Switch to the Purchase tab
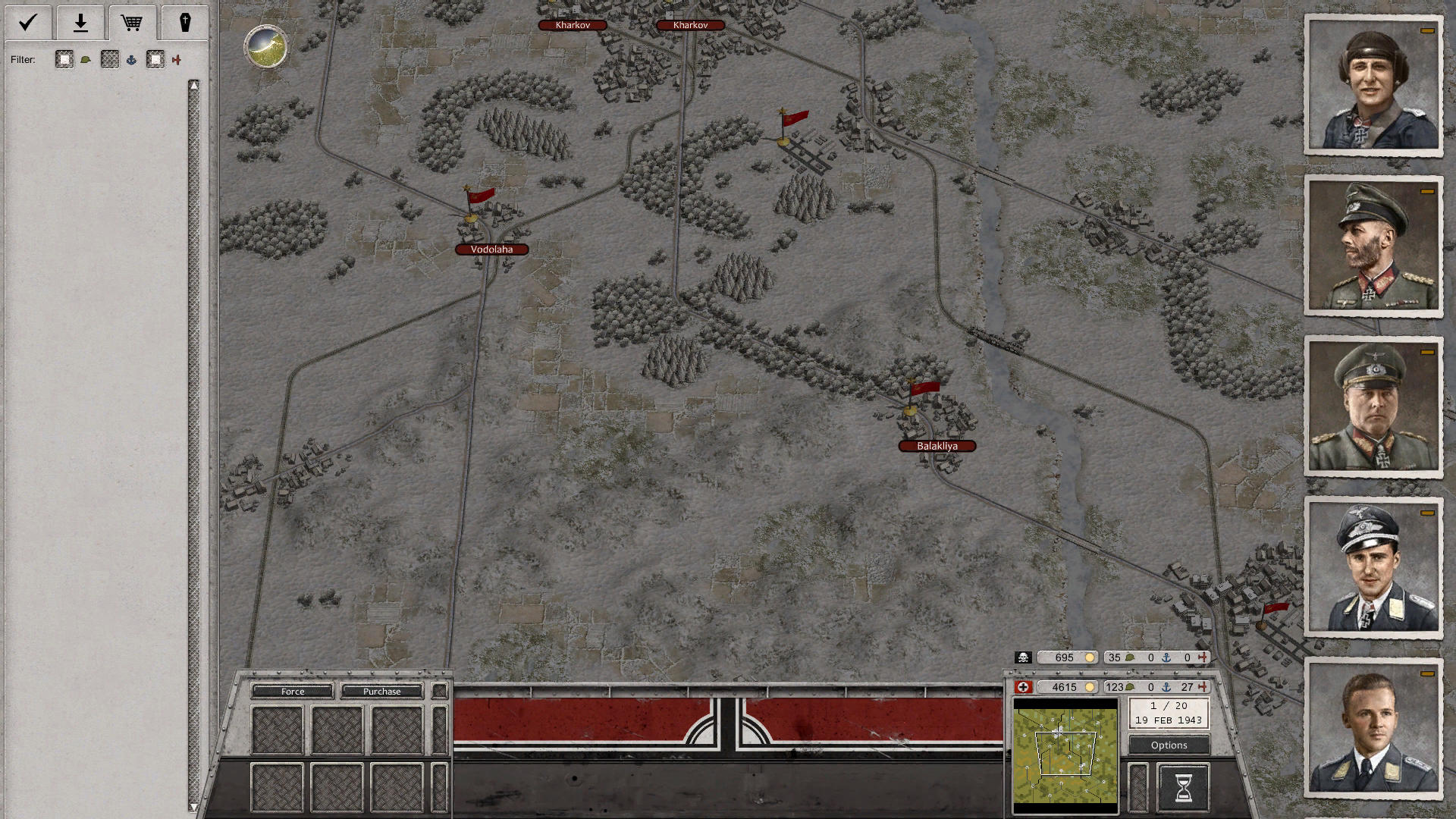Image resolution: width=1456 pixels, height=819 pixels. pyautogui.click(x=383, y=691)
